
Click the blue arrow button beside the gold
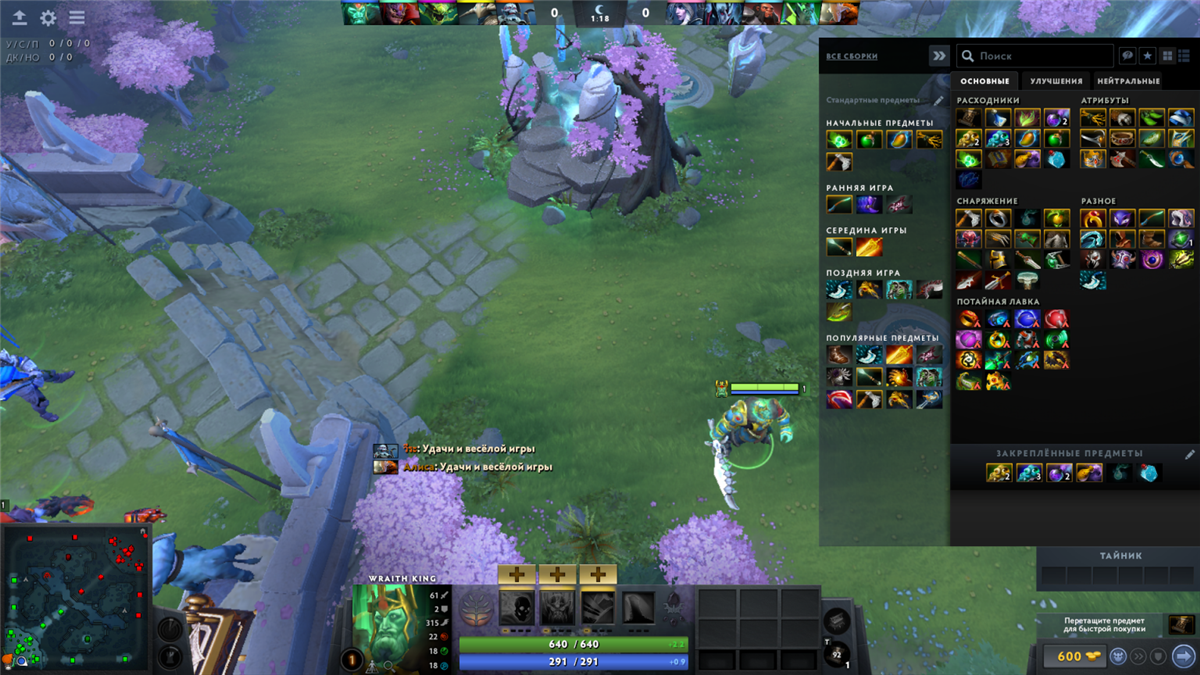click(1183, 656)
